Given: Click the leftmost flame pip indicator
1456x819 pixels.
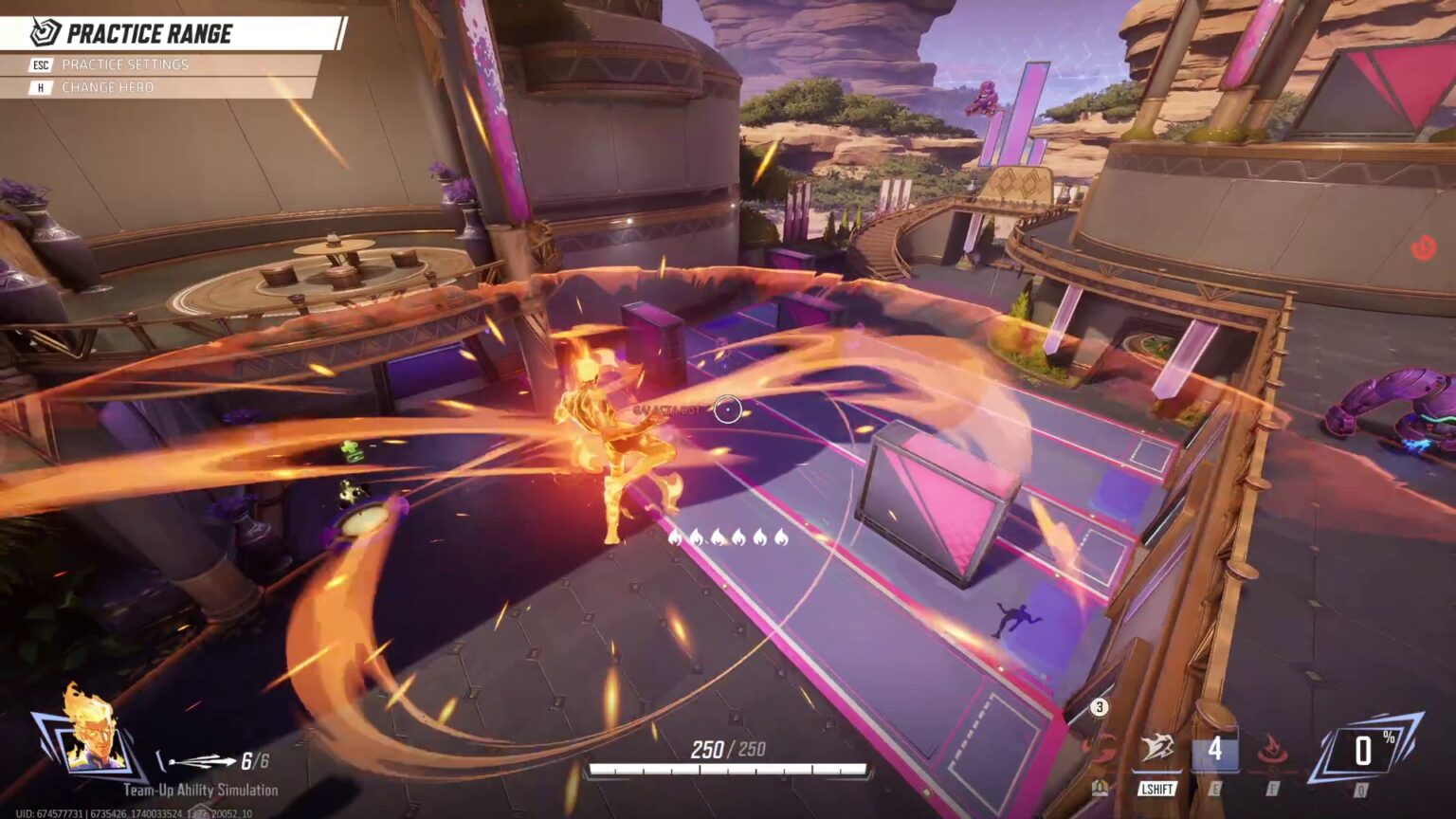Looking at the screenshot, I should (676, 538).
